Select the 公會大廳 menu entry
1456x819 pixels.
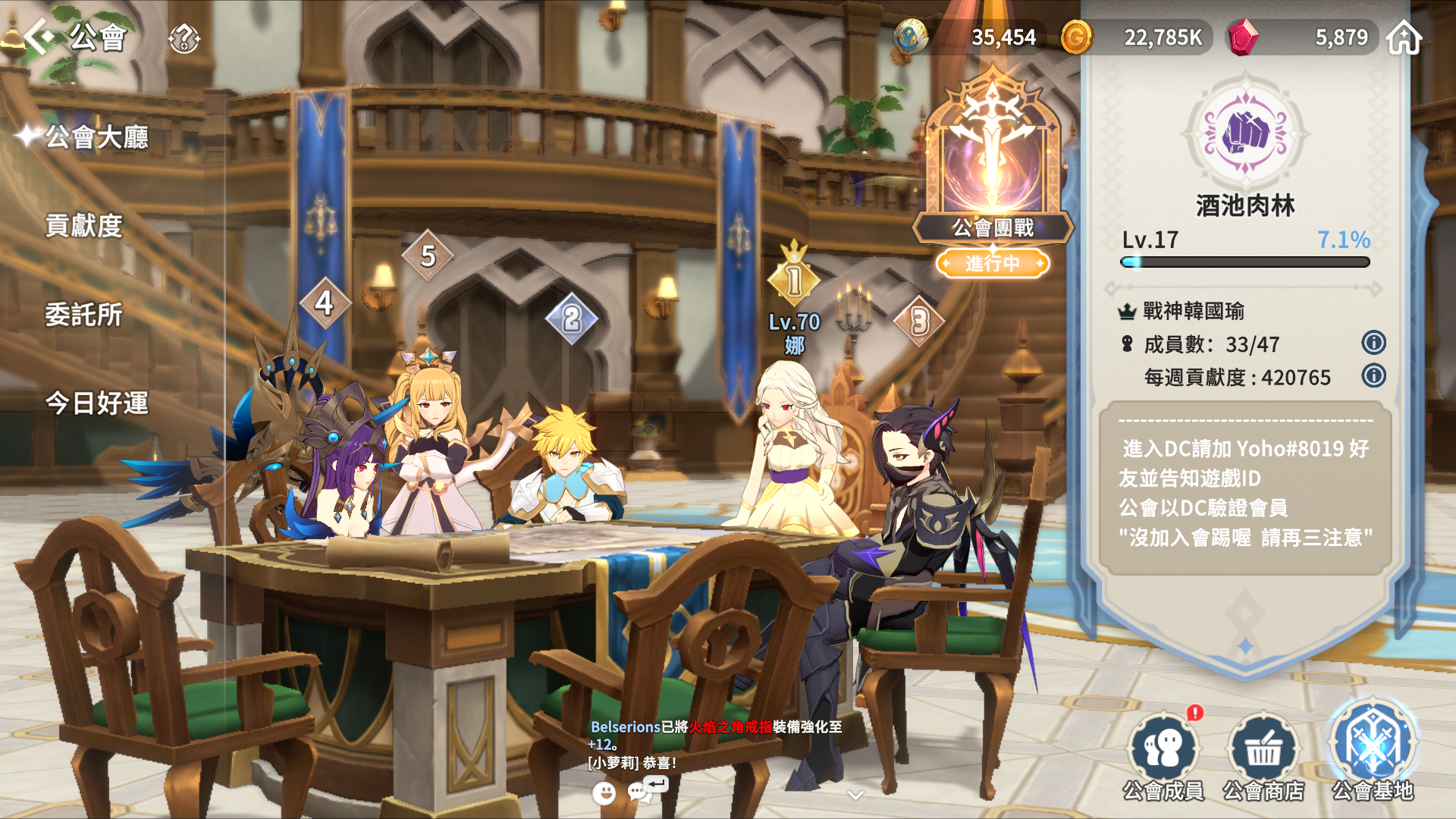click(x=96, y=137)
